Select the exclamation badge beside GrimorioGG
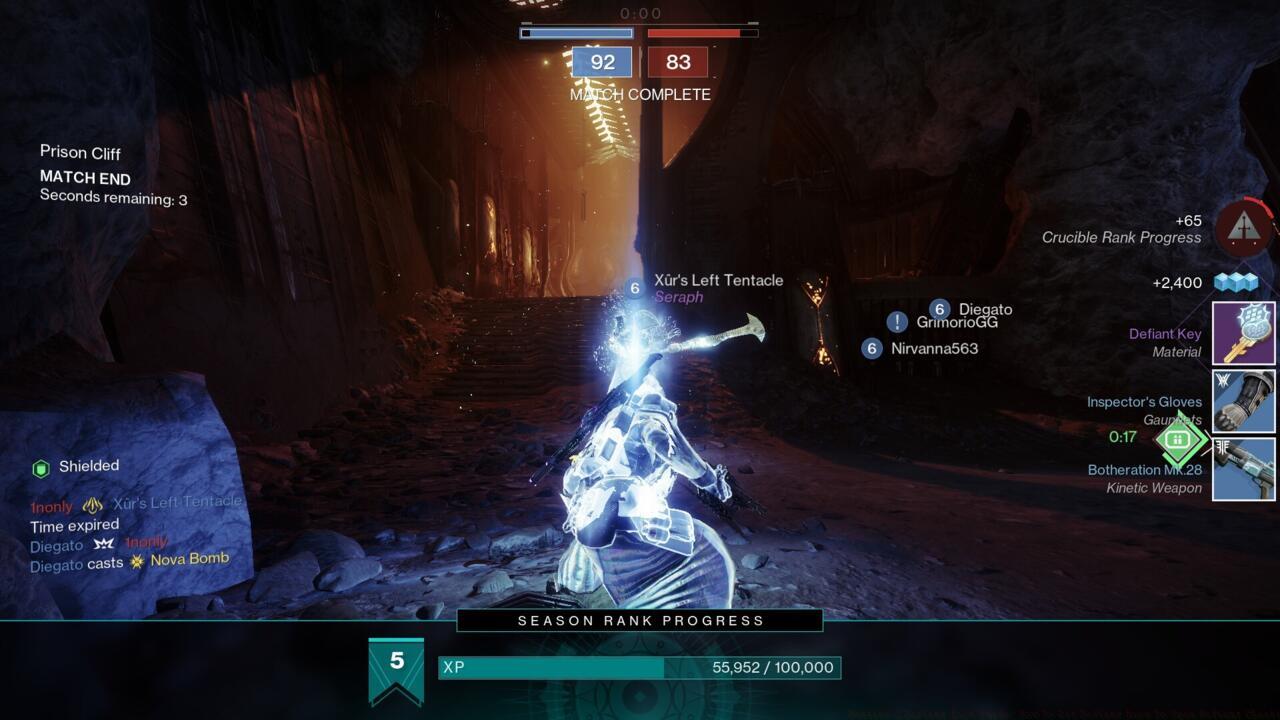 click(x=895, y=321)
